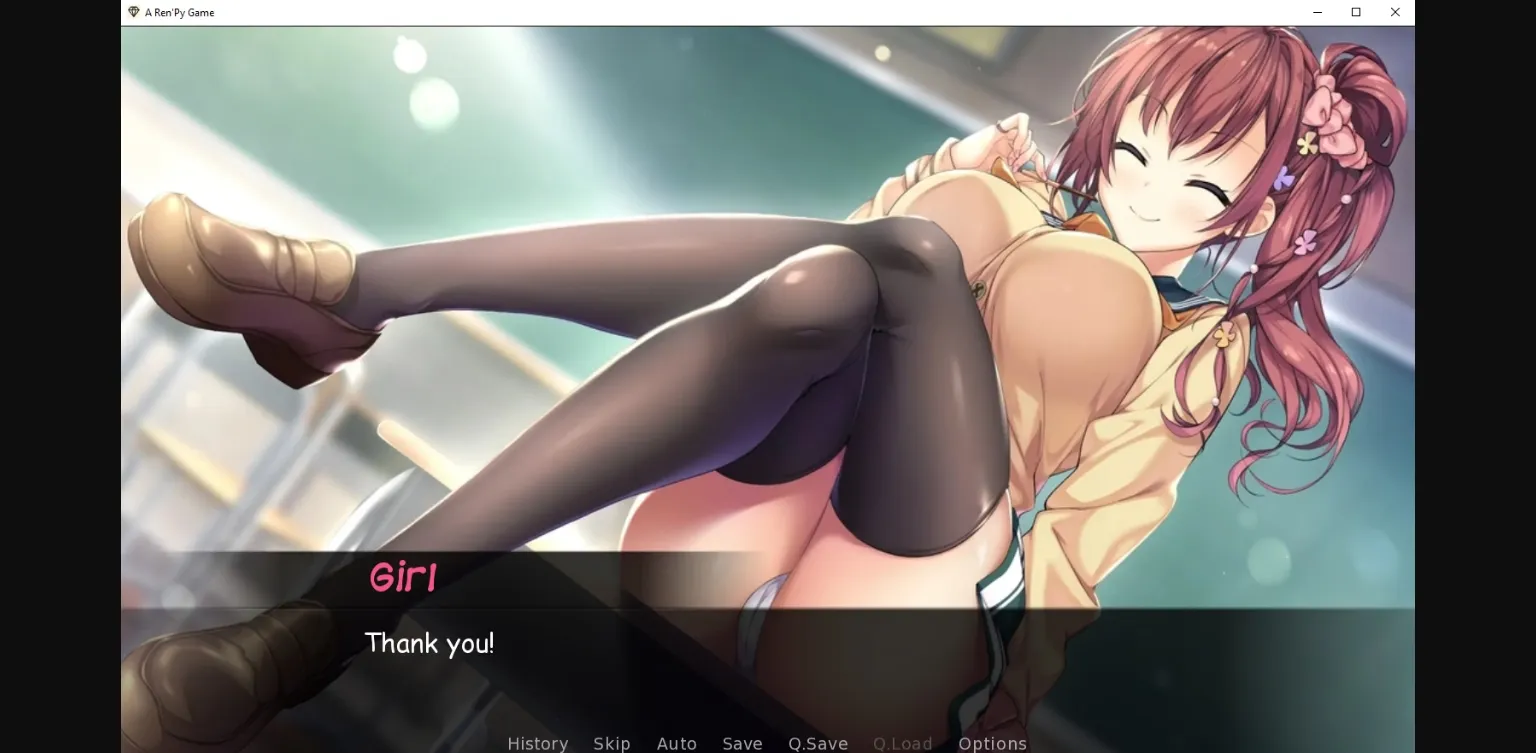Maximize the game window

(x=1355, y=12)
